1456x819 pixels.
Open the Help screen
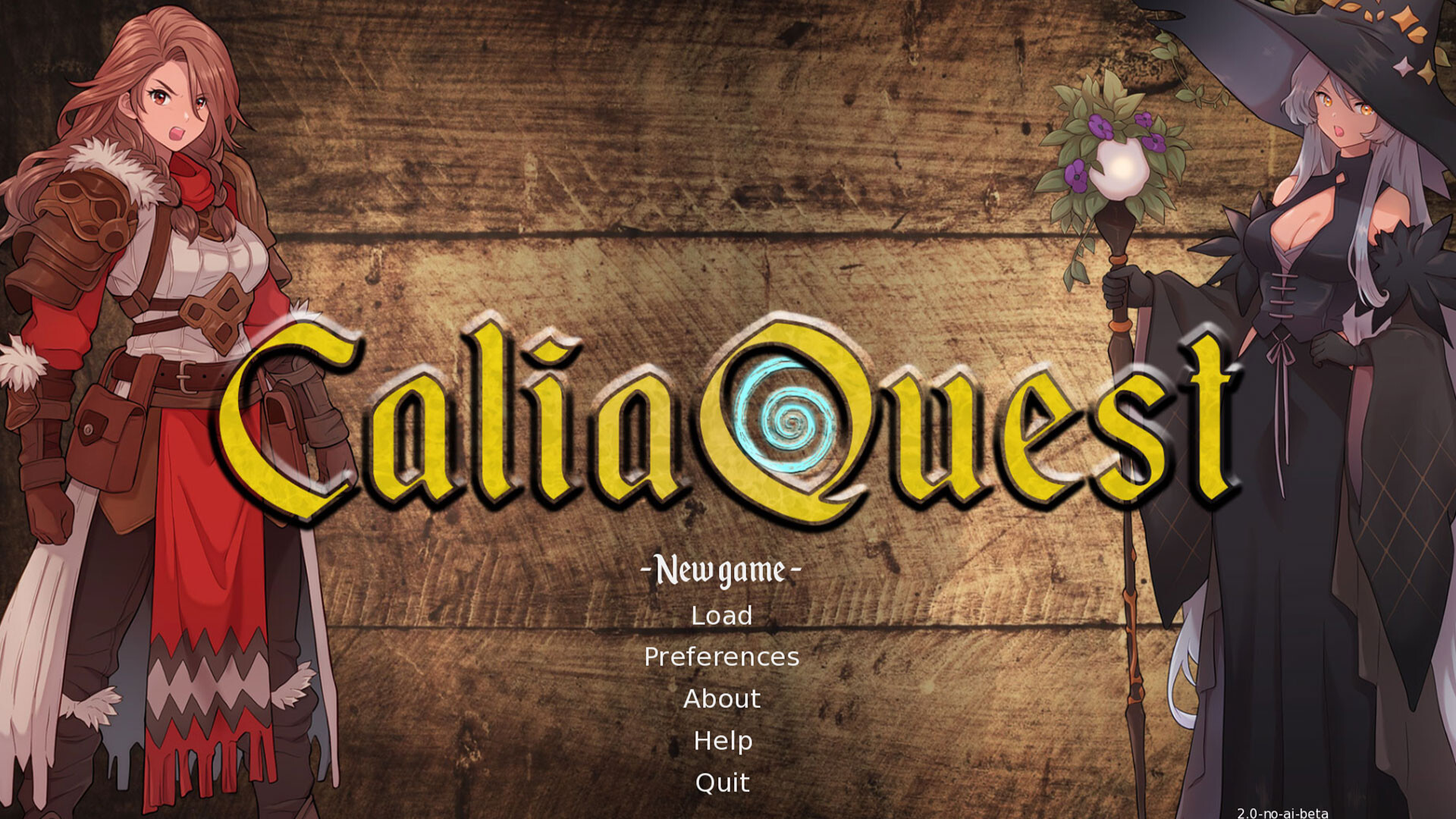click(x=722, y=741)
